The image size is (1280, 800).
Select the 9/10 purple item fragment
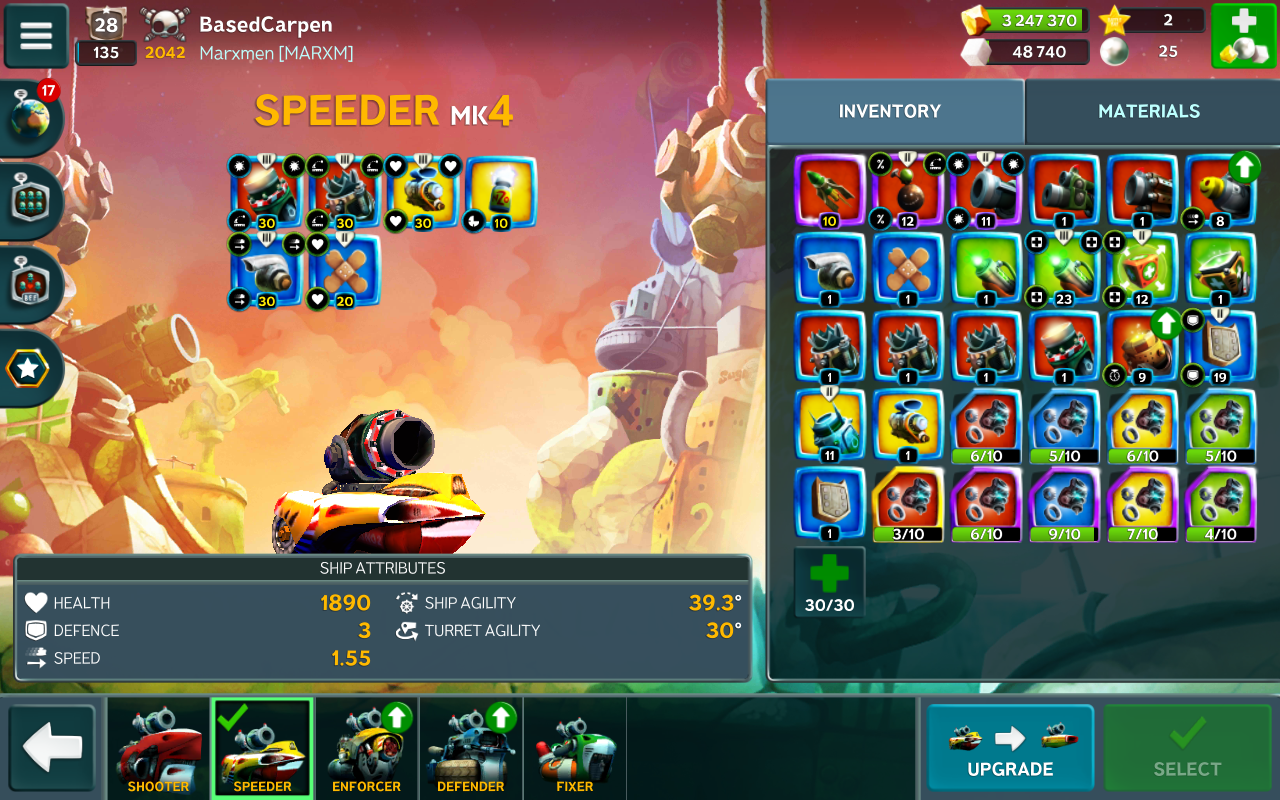(x=1064, y=505)
